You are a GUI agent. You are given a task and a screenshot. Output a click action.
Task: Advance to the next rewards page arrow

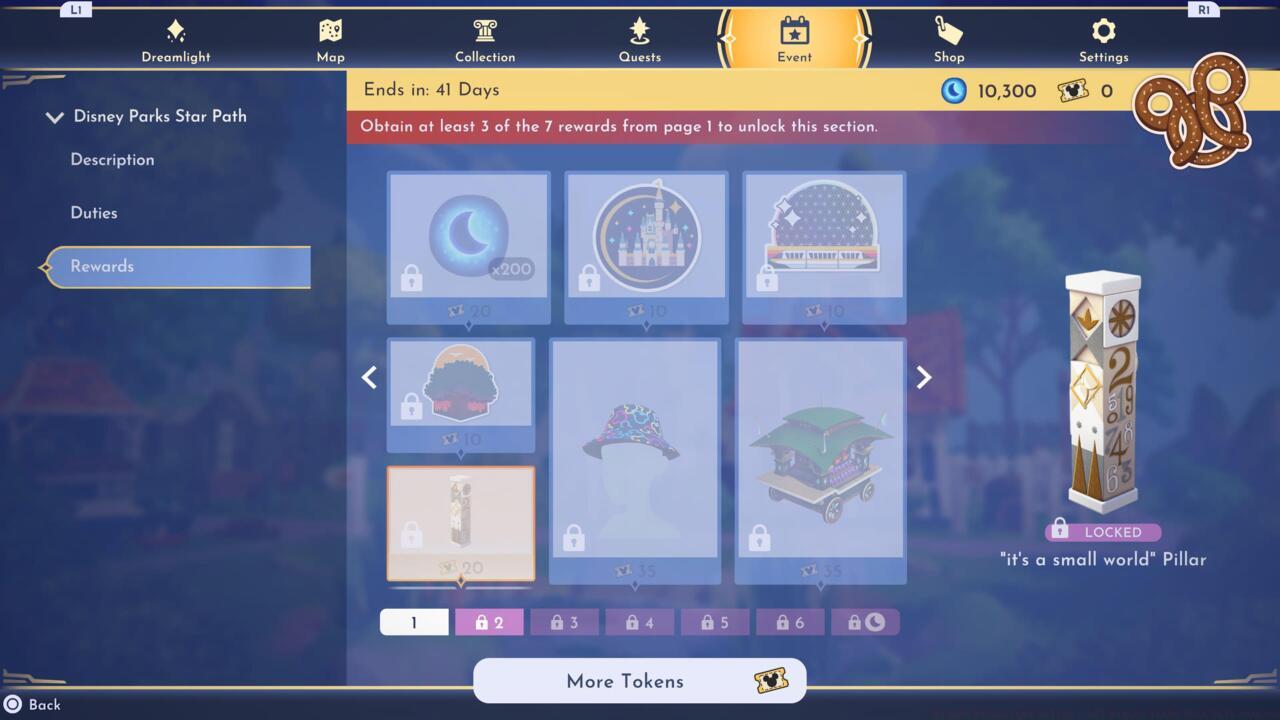922,377
